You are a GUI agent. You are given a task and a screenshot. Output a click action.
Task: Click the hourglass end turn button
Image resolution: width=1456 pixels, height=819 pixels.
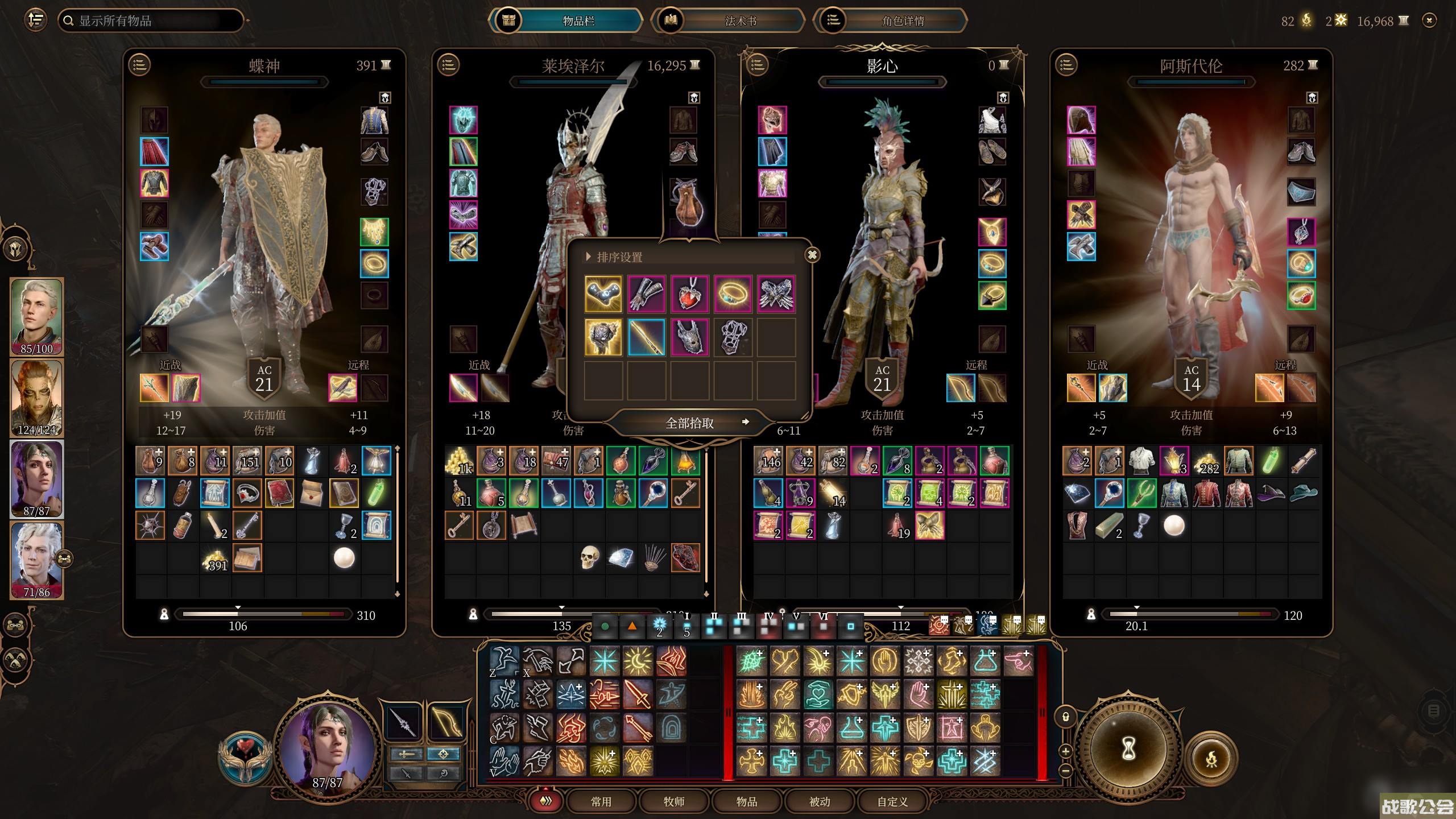(1128, 749)
